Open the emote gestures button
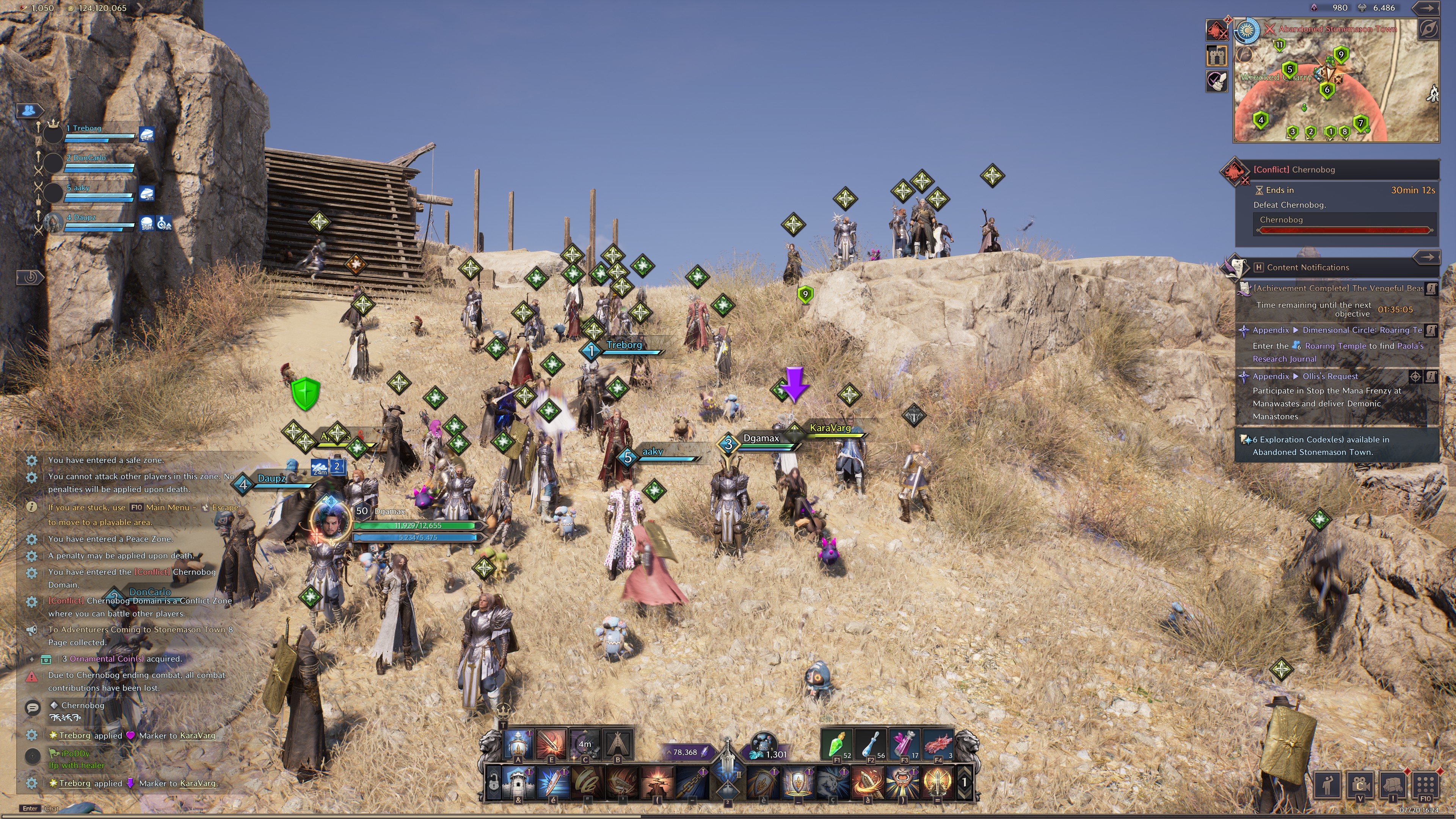Viewport: 1456px width, 819px height. pos(1327,784)
